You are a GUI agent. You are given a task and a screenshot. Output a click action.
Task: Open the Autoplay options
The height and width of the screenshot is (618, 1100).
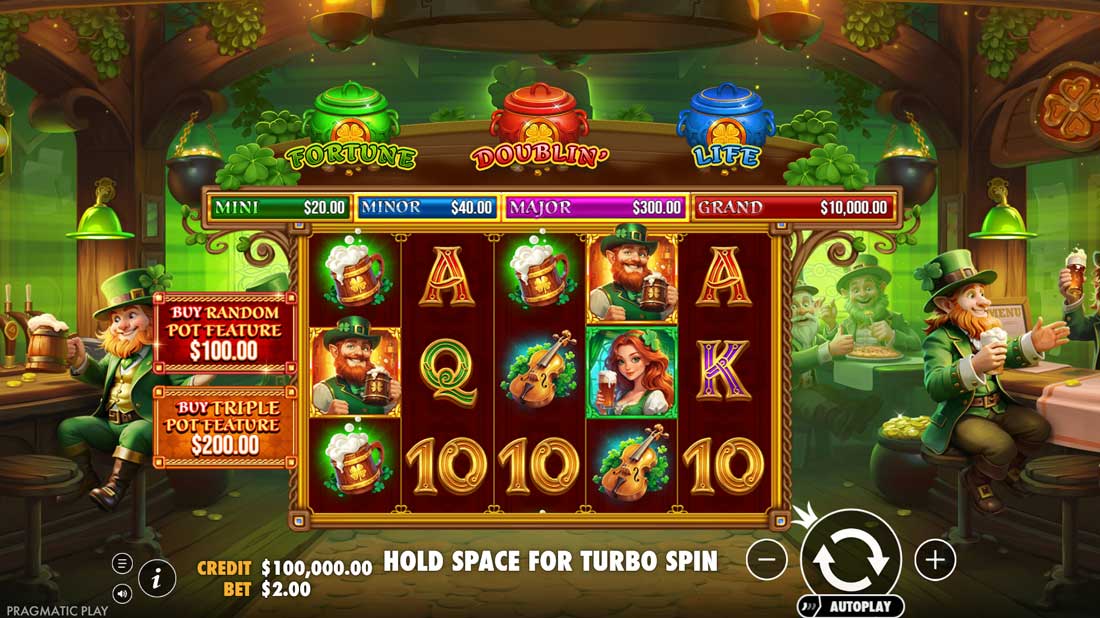pos(851,606)
